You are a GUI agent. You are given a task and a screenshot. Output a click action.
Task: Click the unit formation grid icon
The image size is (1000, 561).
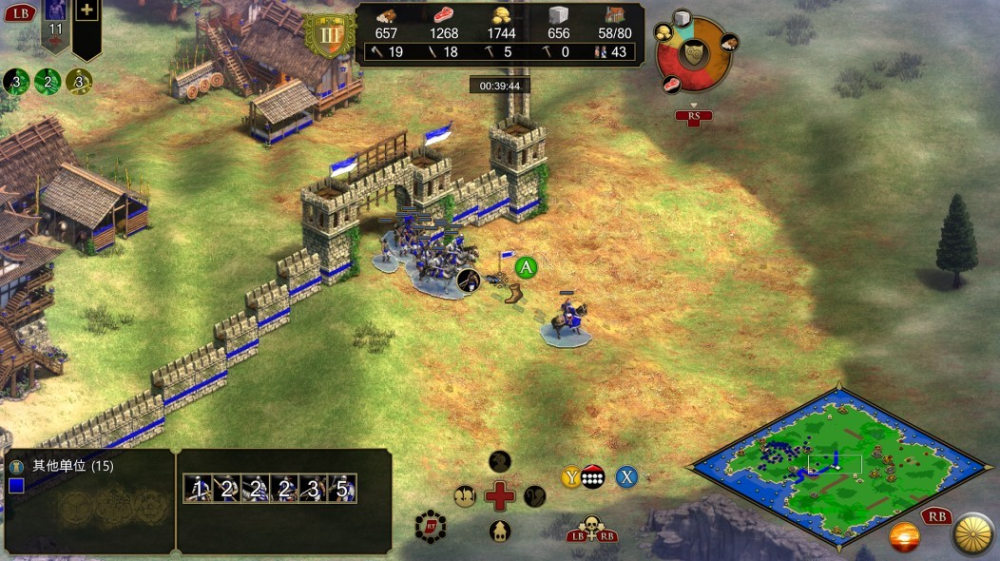[592, 477]
